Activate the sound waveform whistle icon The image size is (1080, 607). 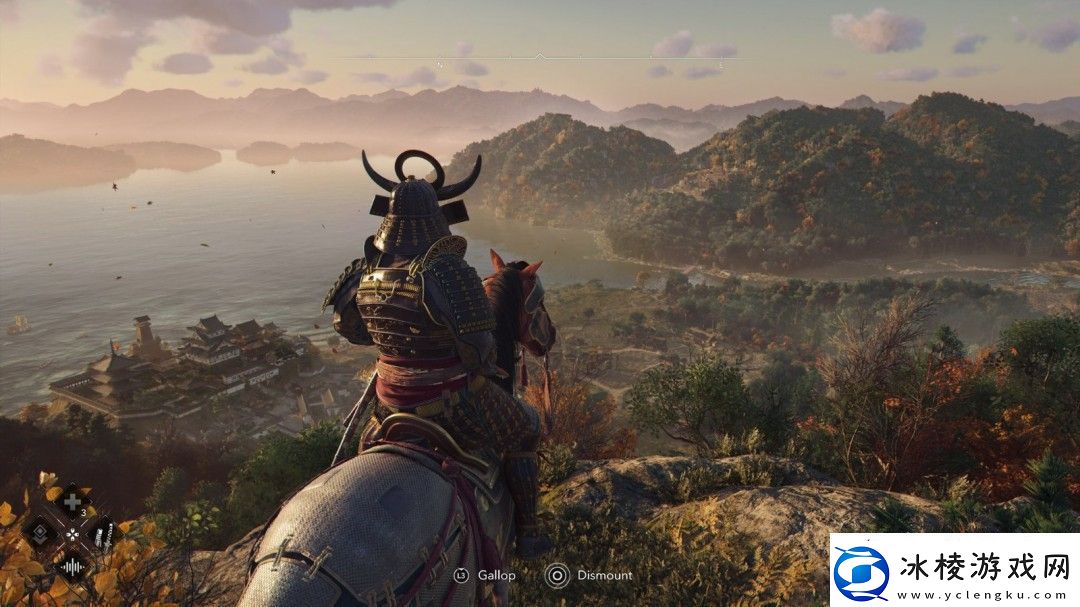click(x=72, y=565)
